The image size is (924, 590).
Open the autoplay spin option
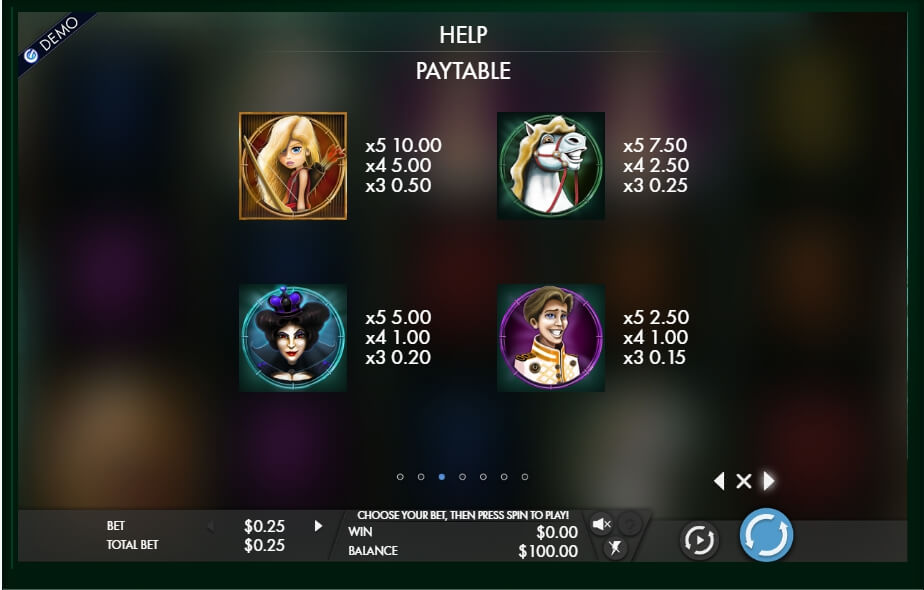[x=699, y=541]
